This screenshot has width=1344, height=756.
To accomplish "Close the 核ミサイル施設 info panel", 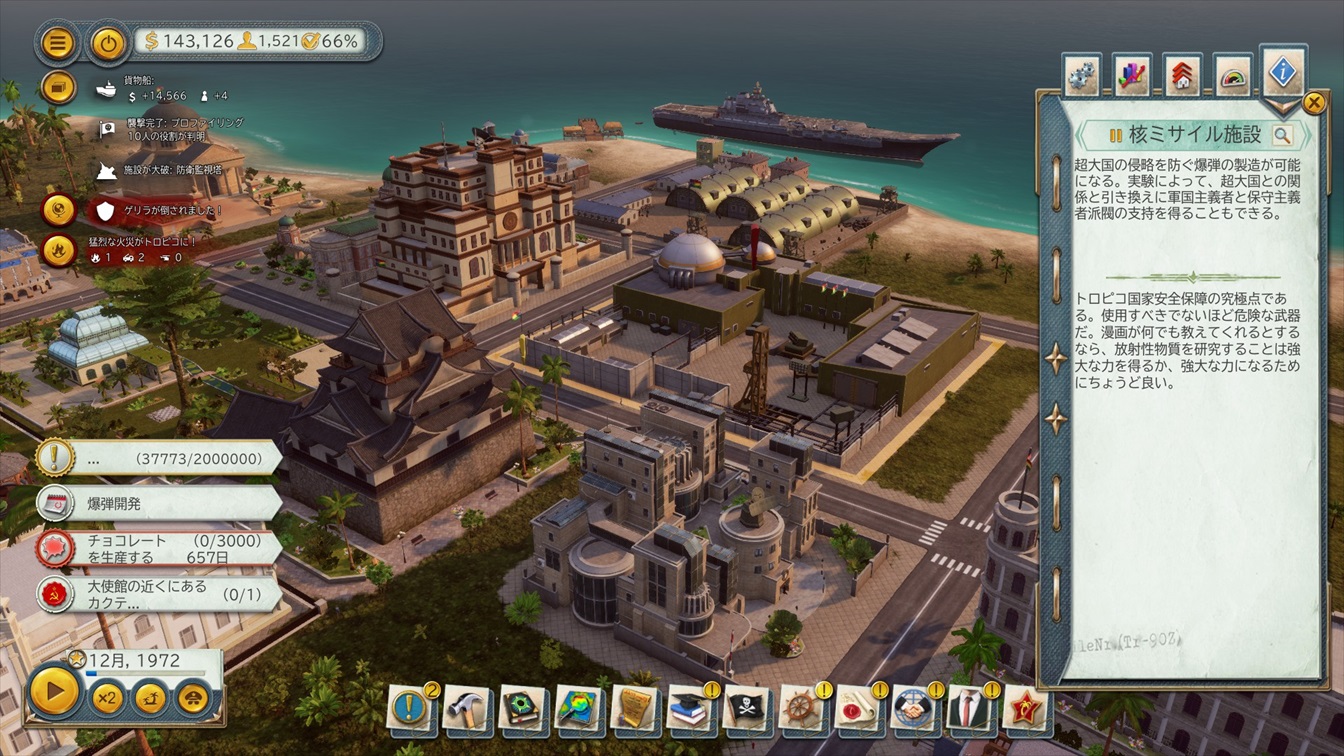I will pos(1314,102).
